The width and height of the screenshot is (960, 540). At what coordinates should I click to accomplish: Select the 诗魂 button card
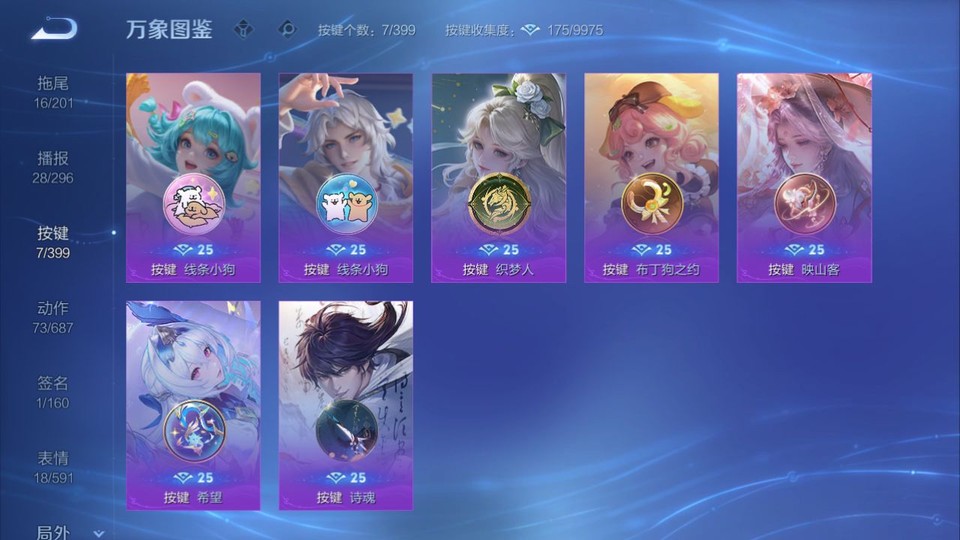pyautogui.click(x=346, y=405)
